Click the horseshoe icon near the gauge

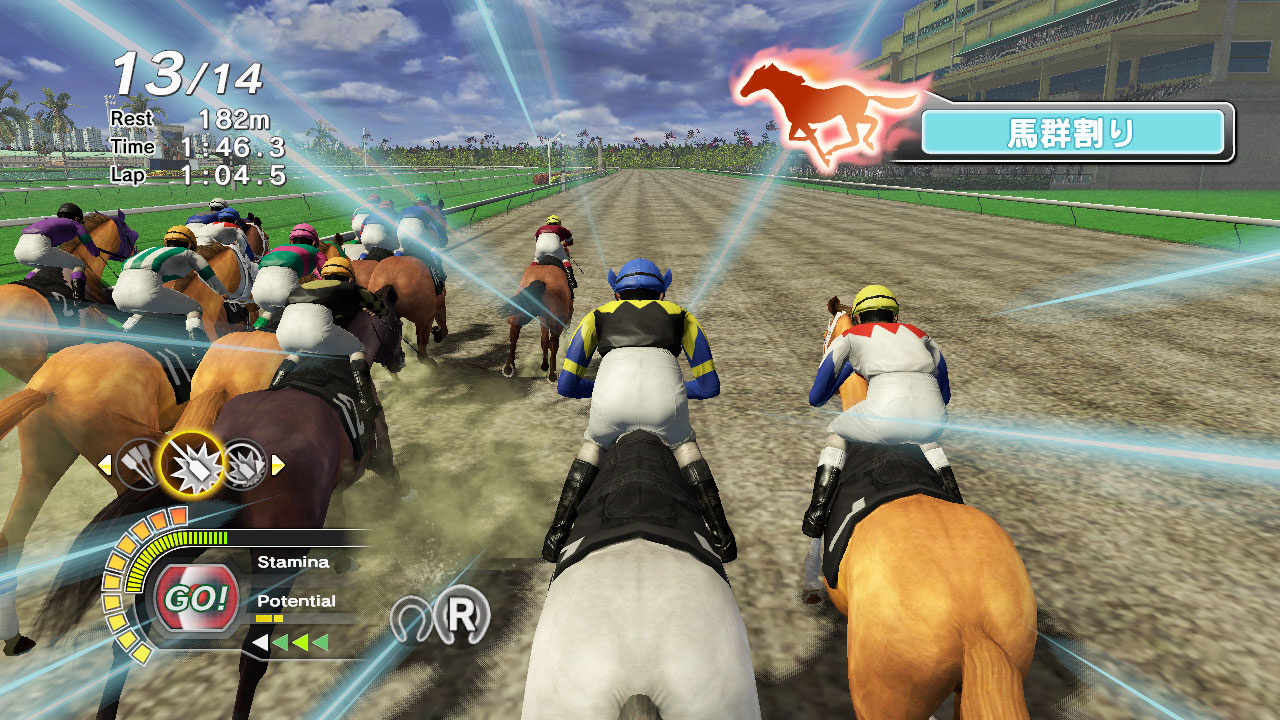(x=411, y=617)
